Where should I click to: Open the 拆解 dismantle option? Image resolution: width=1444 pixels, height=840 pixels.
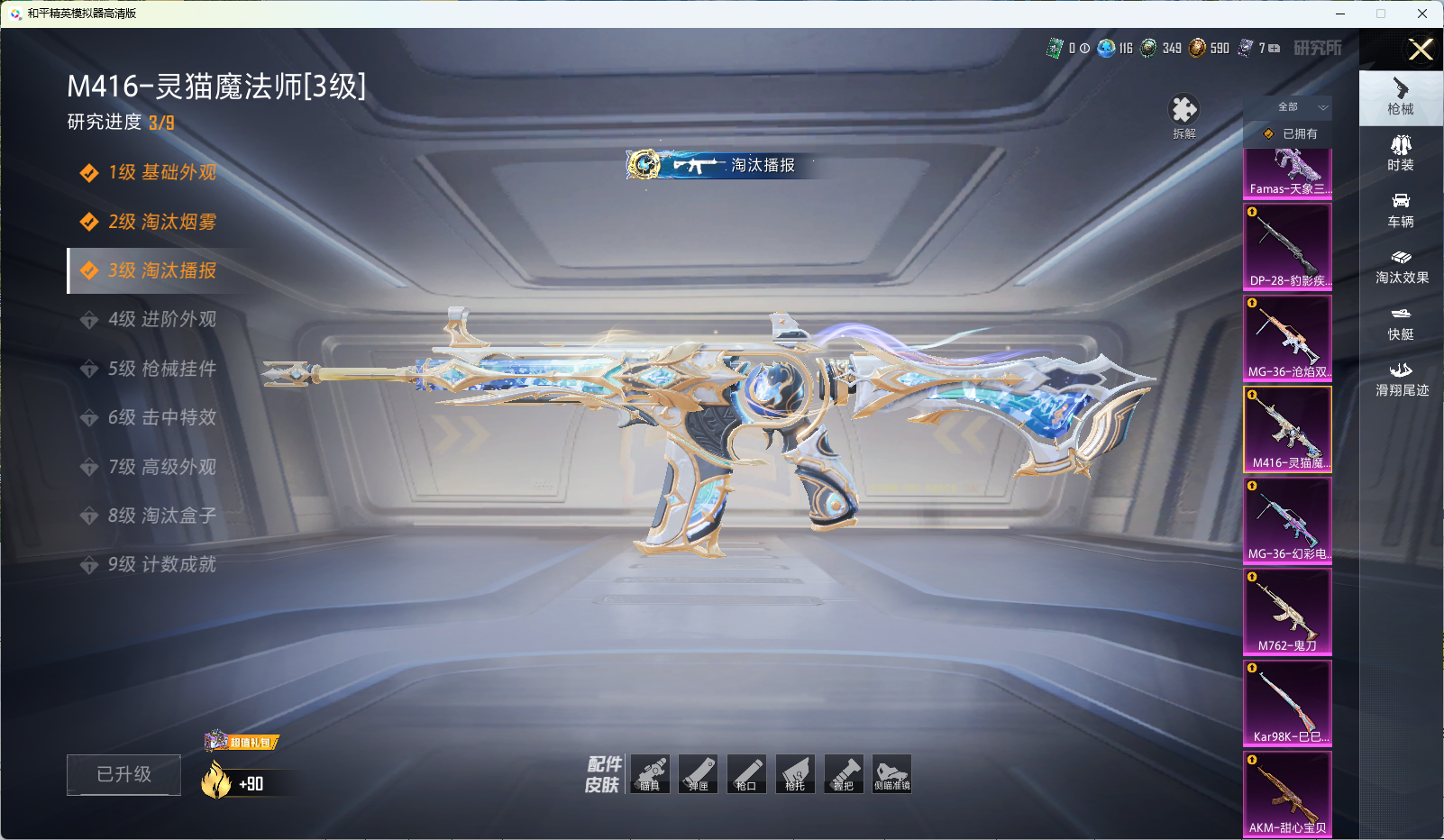pos(1184,116)
